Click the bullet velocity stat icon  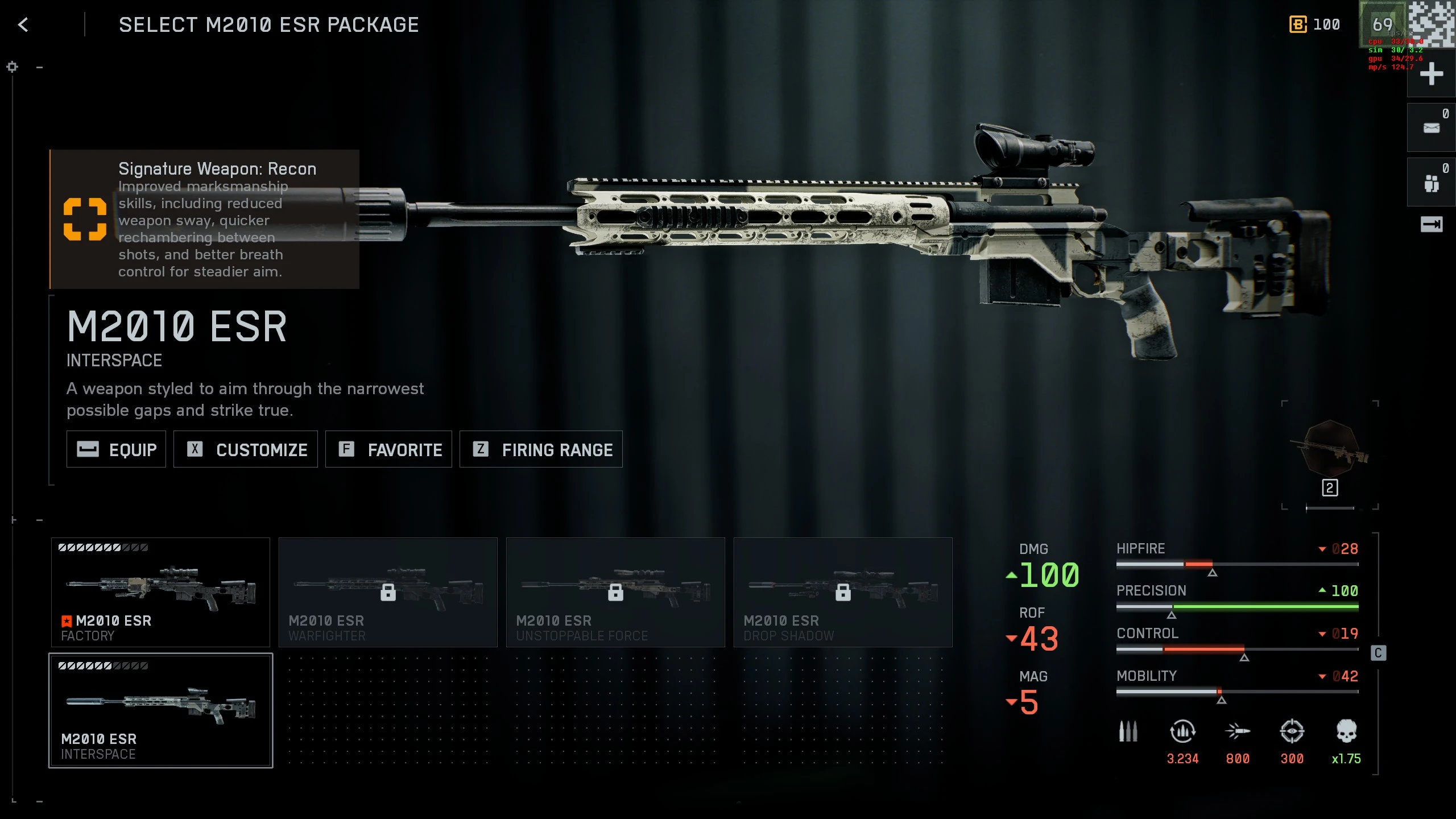pos(1237,731)
